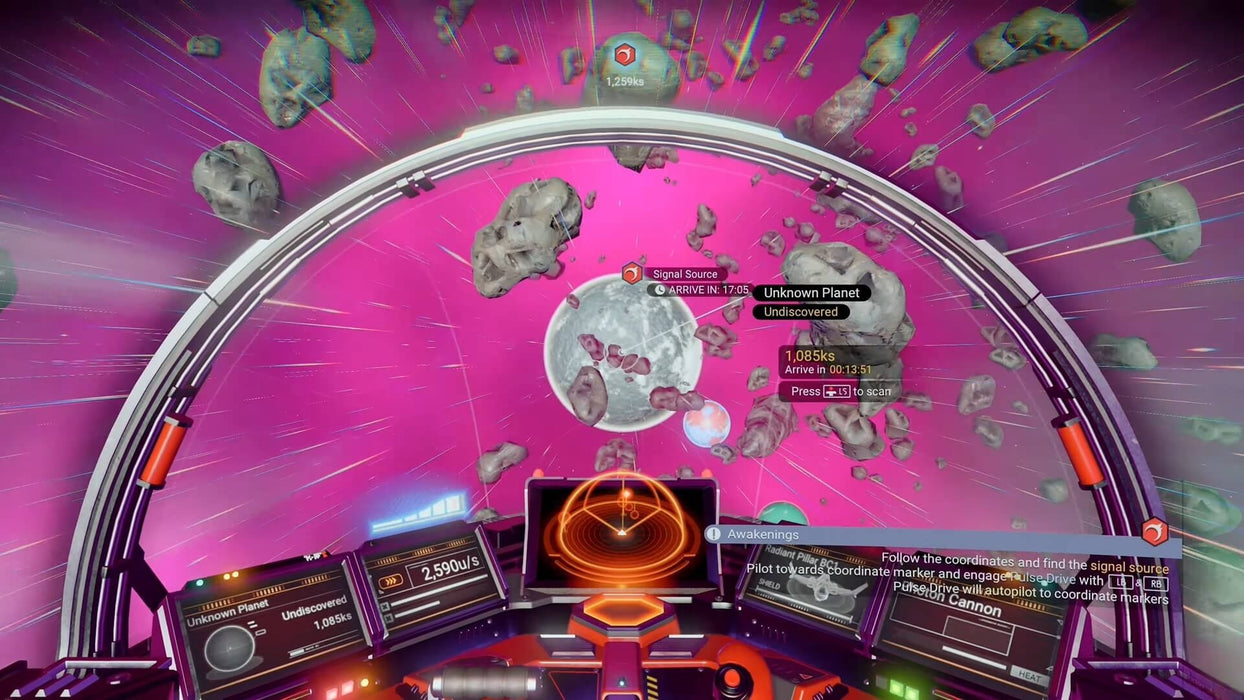
Task: Click the hexagon icon ending the Awakenings banner
Action: tap(1155, 531)
